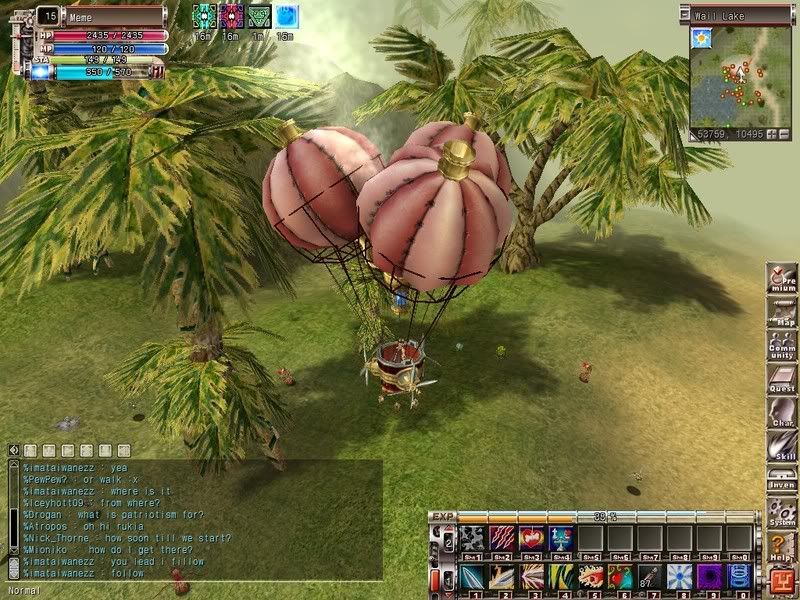This screenshot has width=800, height=600.
Task: Activate the blue coil skill in slot 0
Action: pyautogui.click(x=739, y=578)
